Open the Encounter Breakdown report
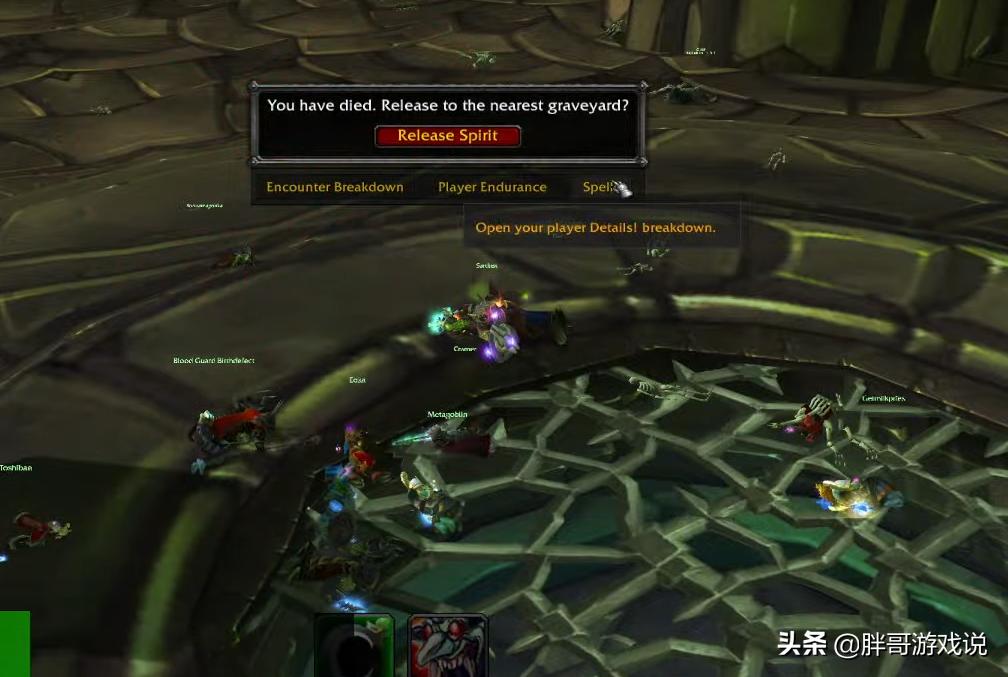This screenshot has height=677, width=1008. click(x=335, y=187)
